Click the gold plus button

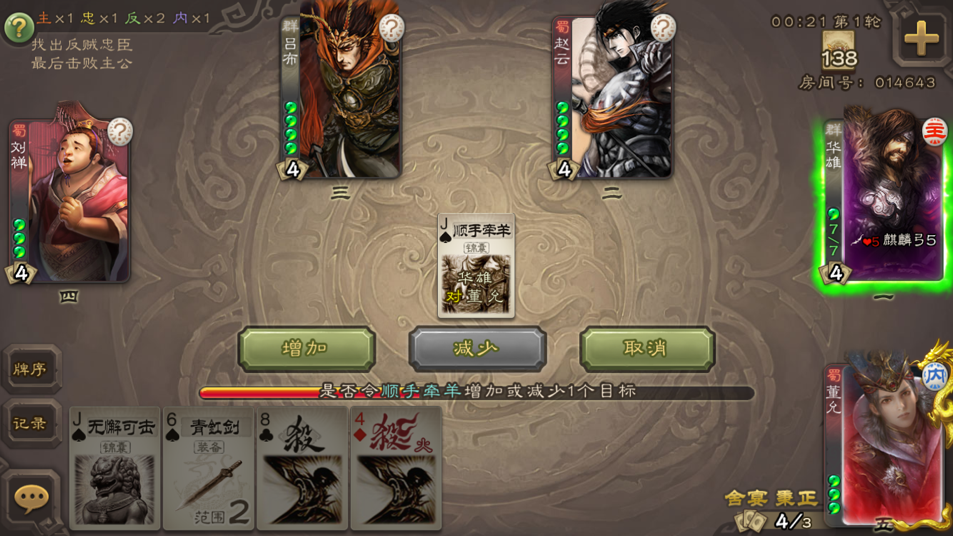coord(920,39)
